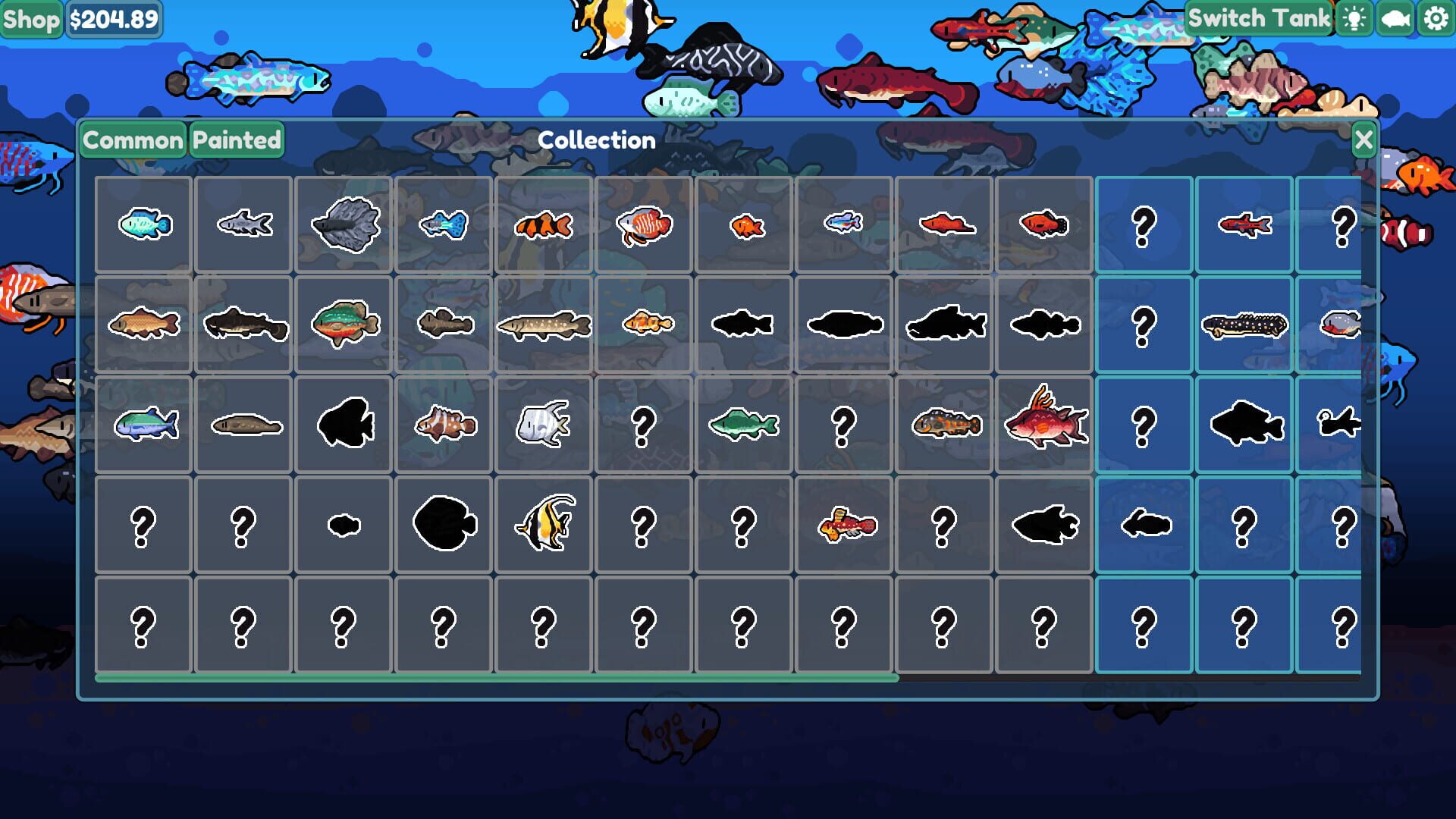Screen dimensions: 1456x819
Task: Open the Shop
Action: [x=31, y=17]
